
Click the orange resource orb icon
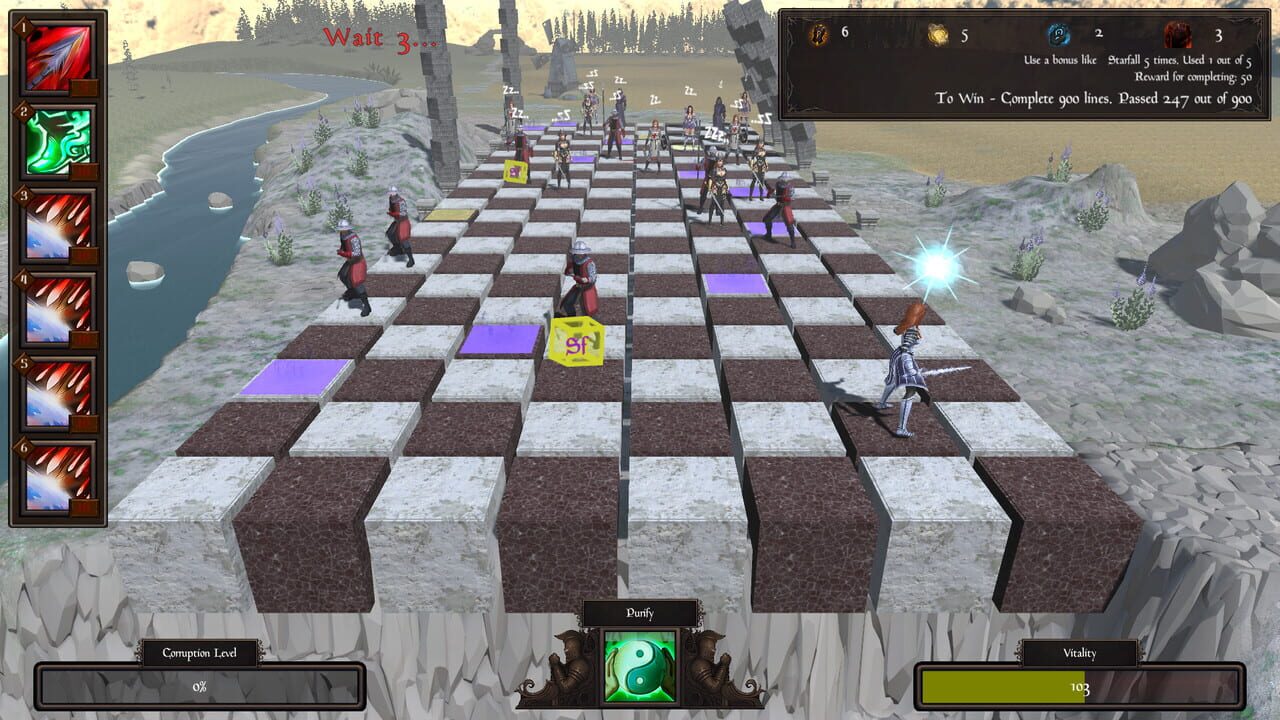(x=818, y=31)
